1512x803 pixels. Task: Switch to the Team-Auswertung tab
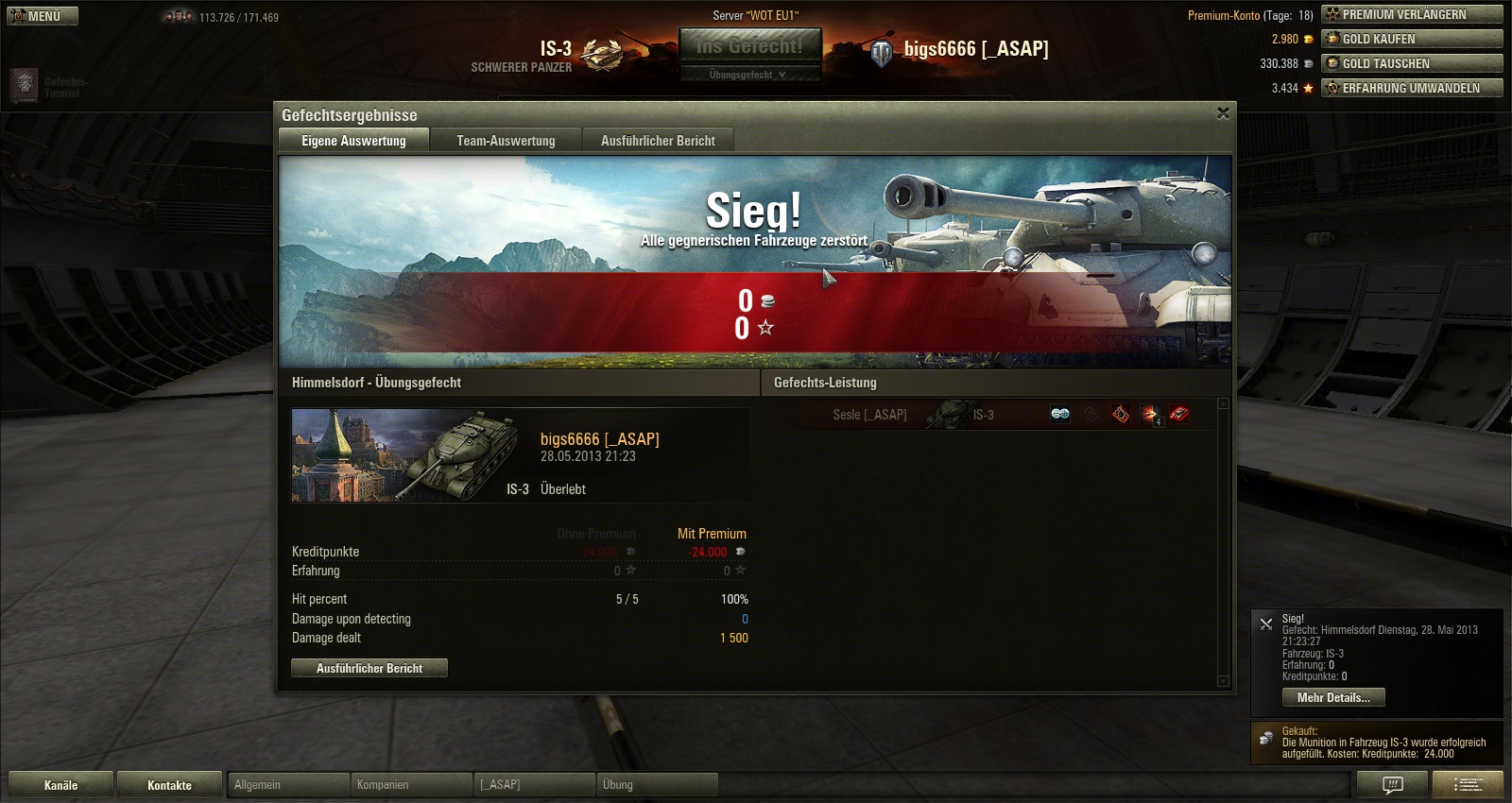pyautogui.click(x=506, y=141)
